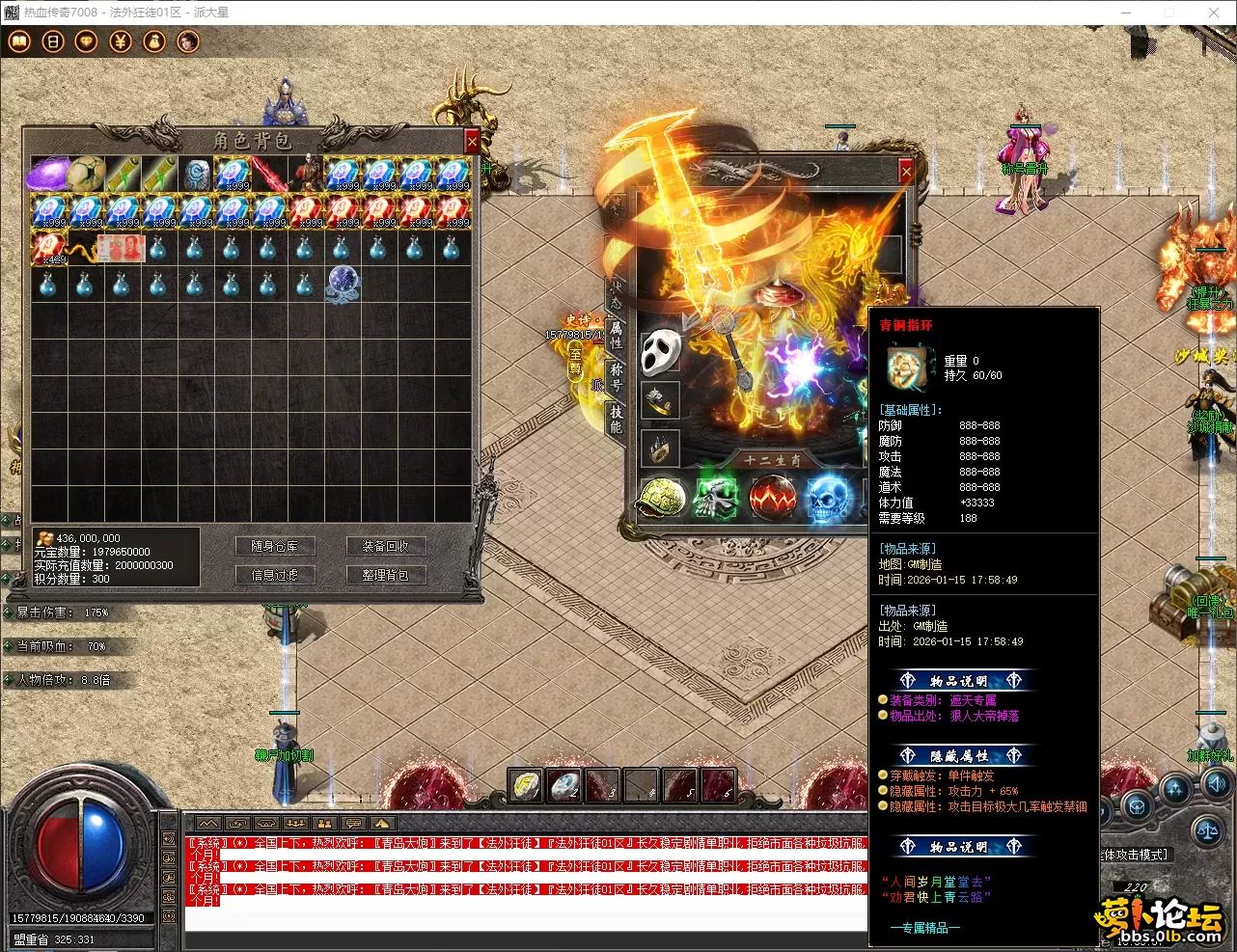Open the 信息过滤 message filter

point(274,575)
